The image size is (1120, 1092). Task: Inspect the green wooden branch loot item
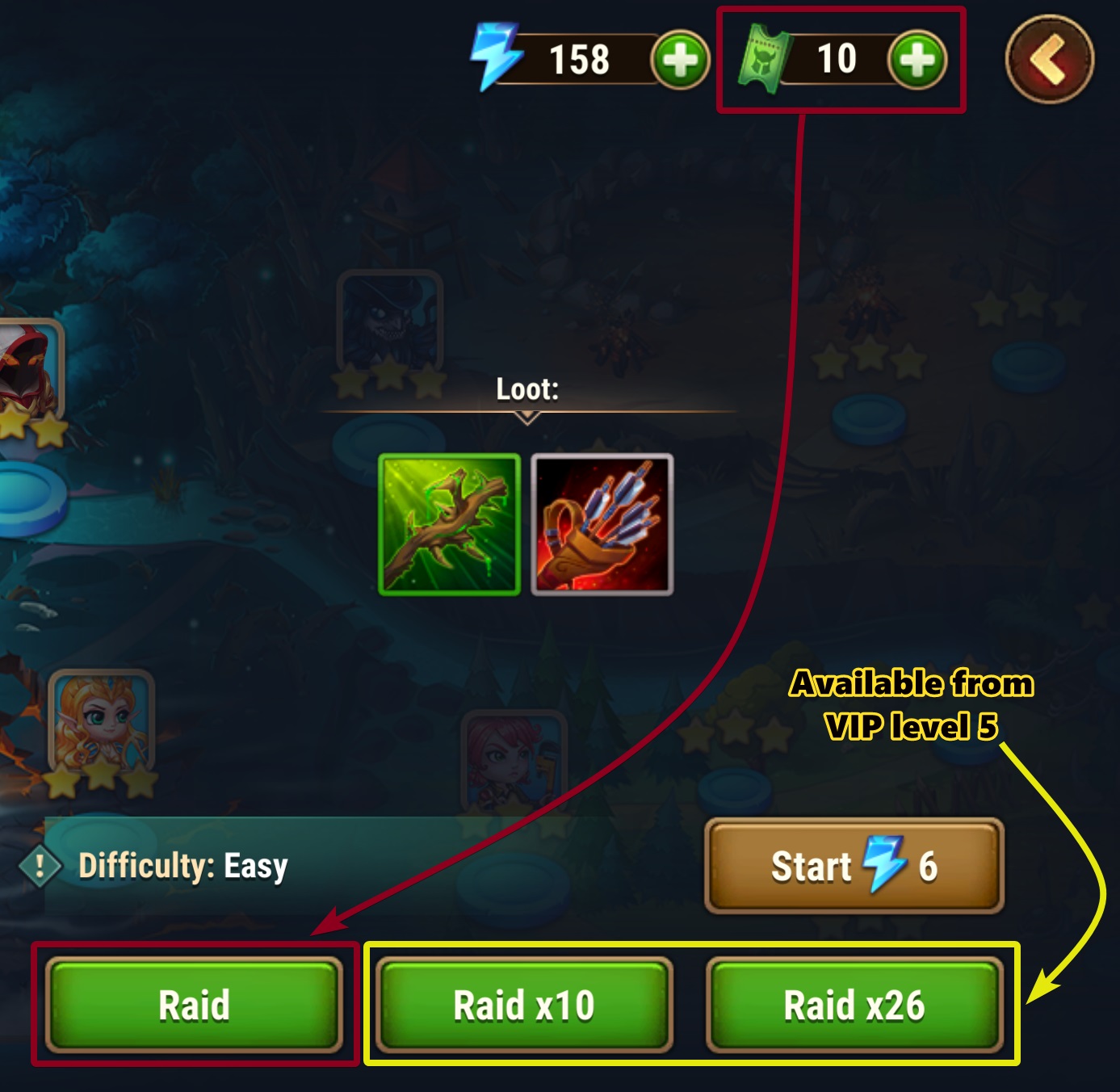pos(450,525)
